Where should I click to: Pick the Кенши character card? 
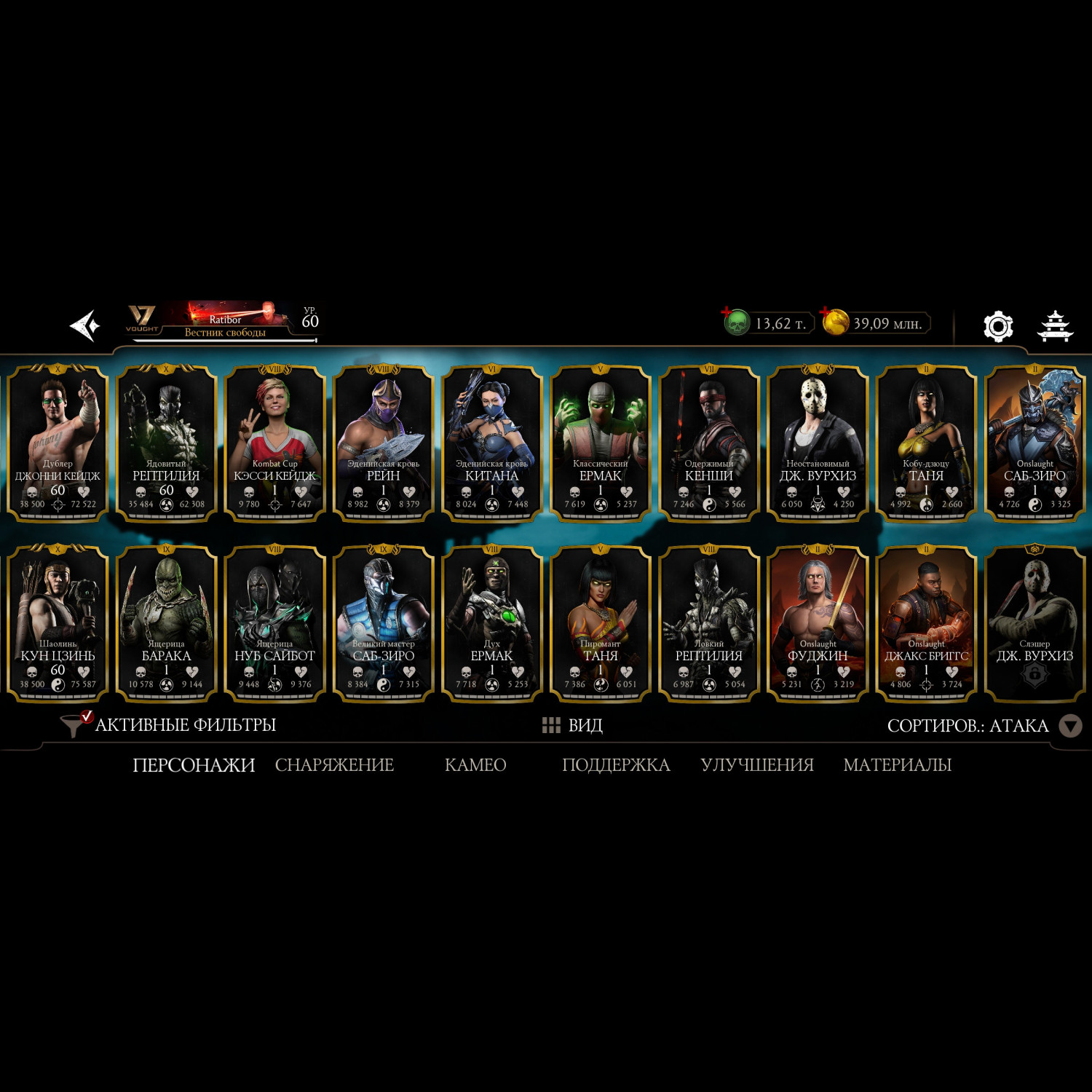[708, 443]
